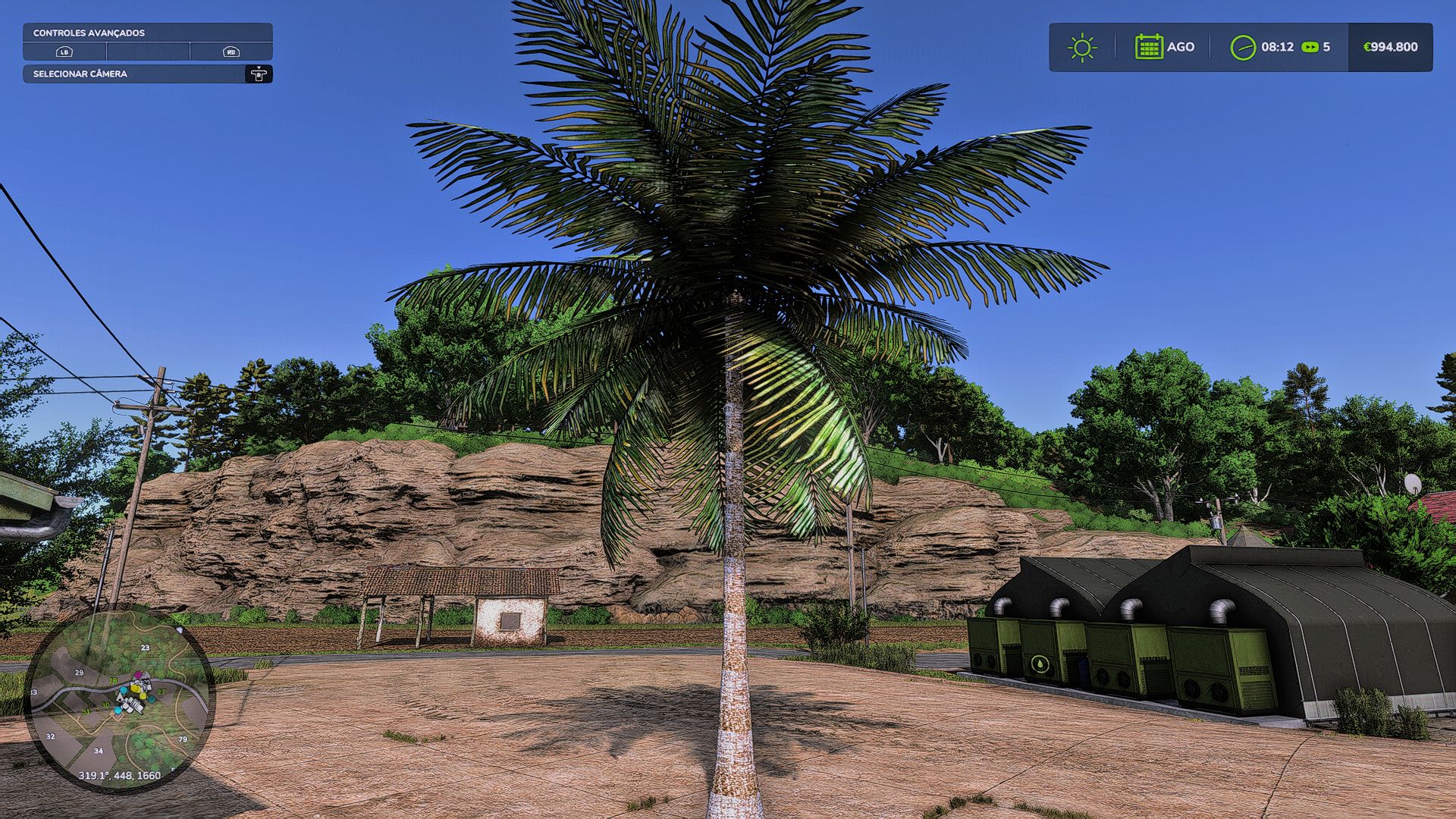Click the right-stick icon beside Selecionar Câmera
Screen dimensions: 1456x819
260,75
